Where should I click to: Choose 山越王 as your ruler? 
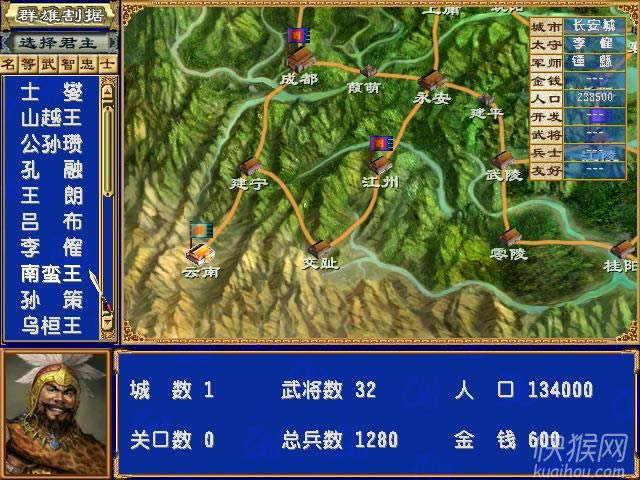click(52, 118)
